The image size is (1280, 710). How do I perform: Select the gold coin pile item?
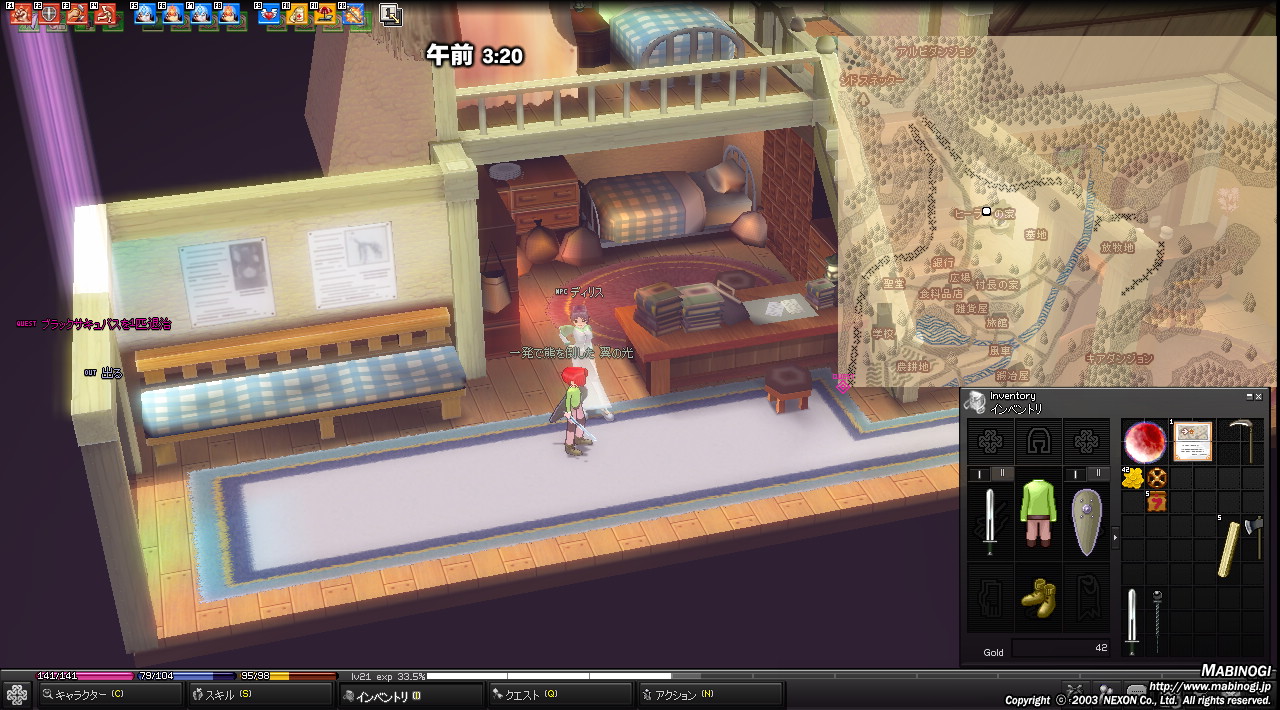pos(1132,479)
